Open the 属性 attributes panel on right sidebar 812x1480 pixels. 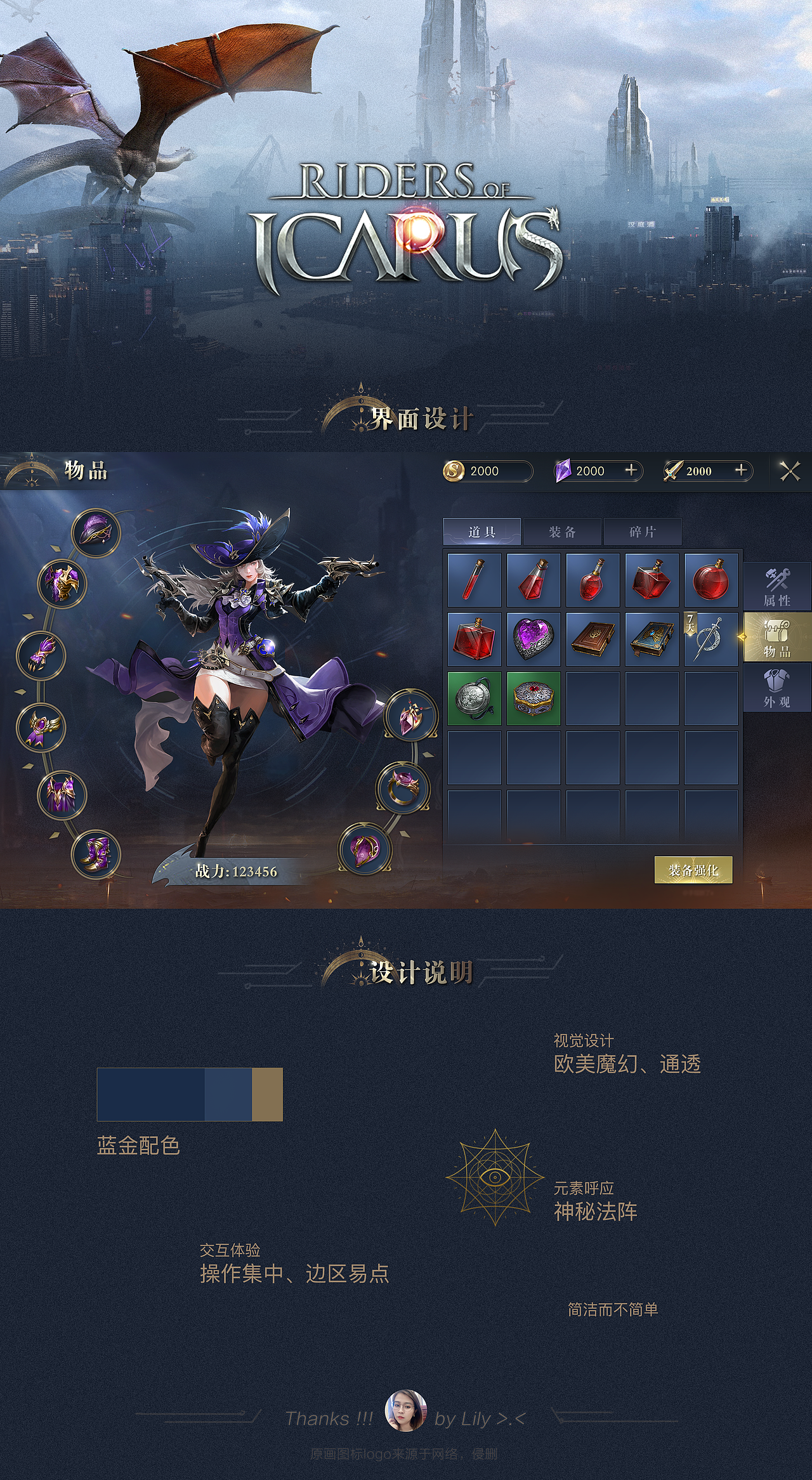(777, 587)
